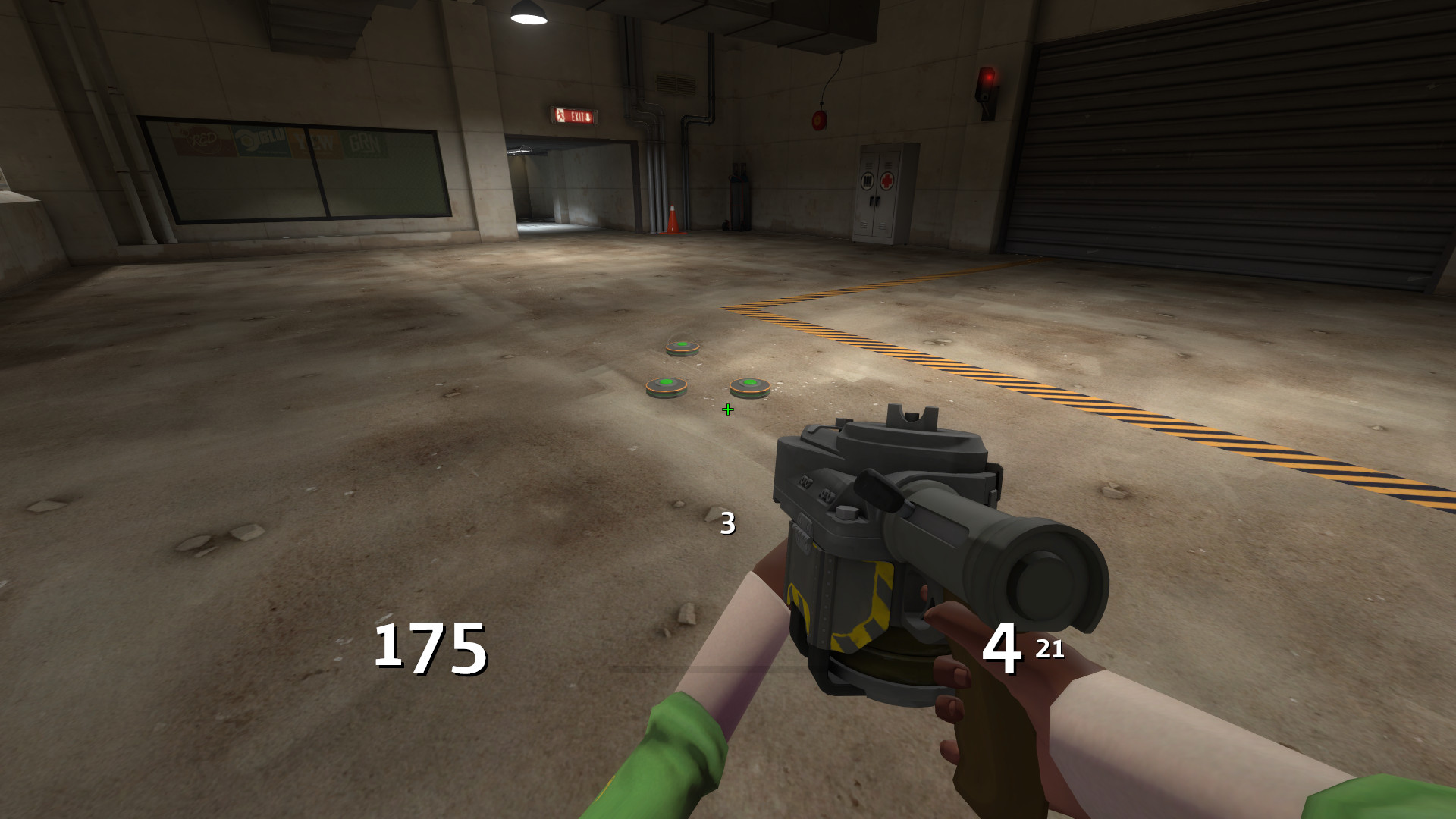The height and width of the screenshot is (819, 1456).
Task: Click the green crosshair in the center
Action: tap(727, 409)
